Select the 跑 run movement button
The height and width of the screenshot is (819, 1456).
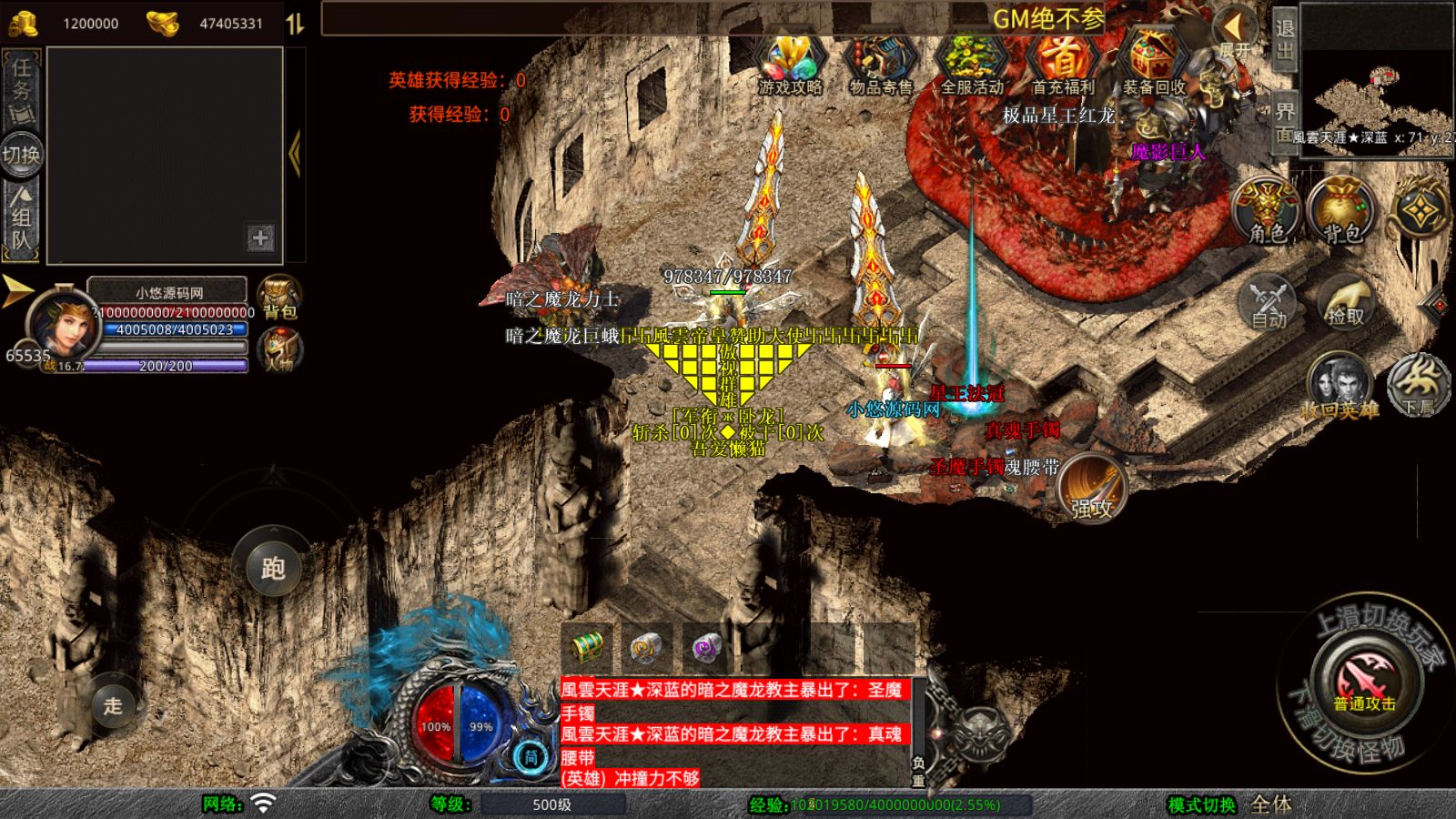pyautogui.click(x=273, y=568)
